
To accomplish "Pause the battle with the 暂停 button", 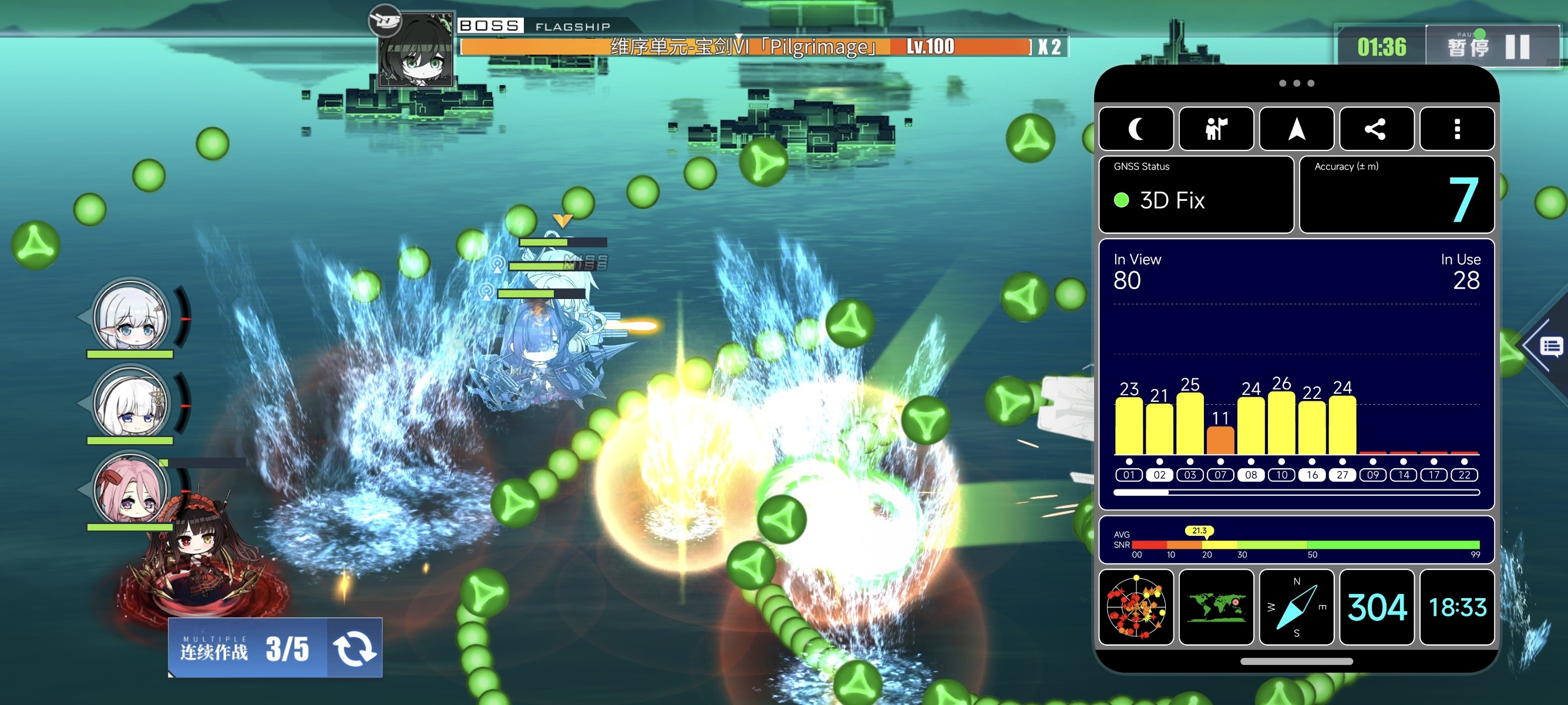I will tap(1491, 46).
